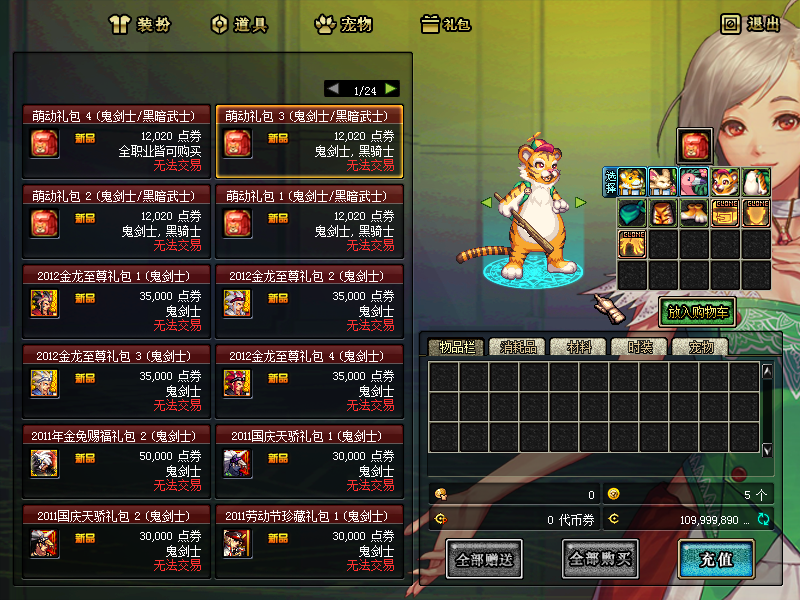800x600 pixels.
Task: Select 萌动礼包 4 item listing
Action: 116,141
